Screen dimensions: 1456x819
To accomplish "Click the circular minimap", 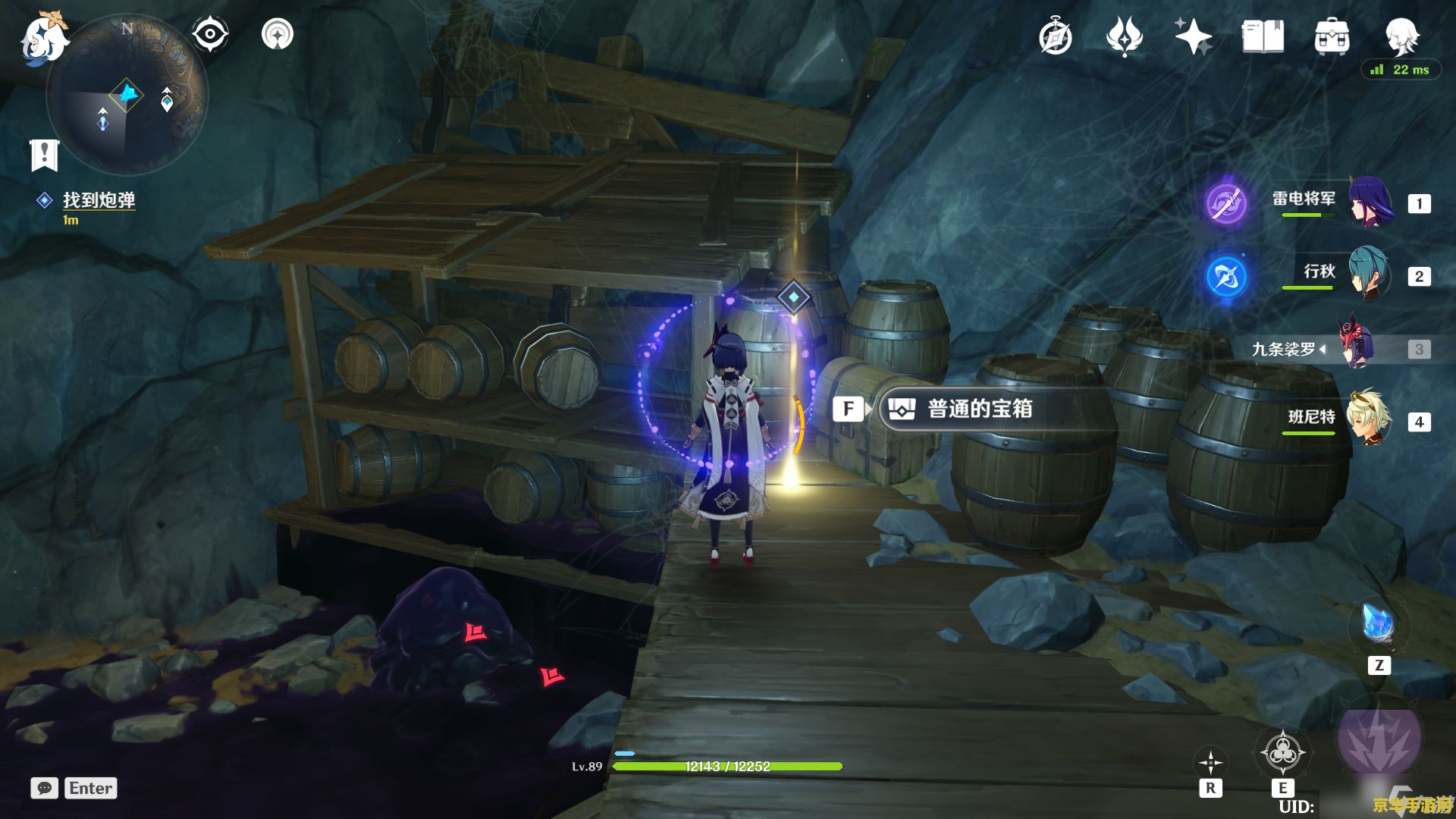I will [x=127, y=96].
